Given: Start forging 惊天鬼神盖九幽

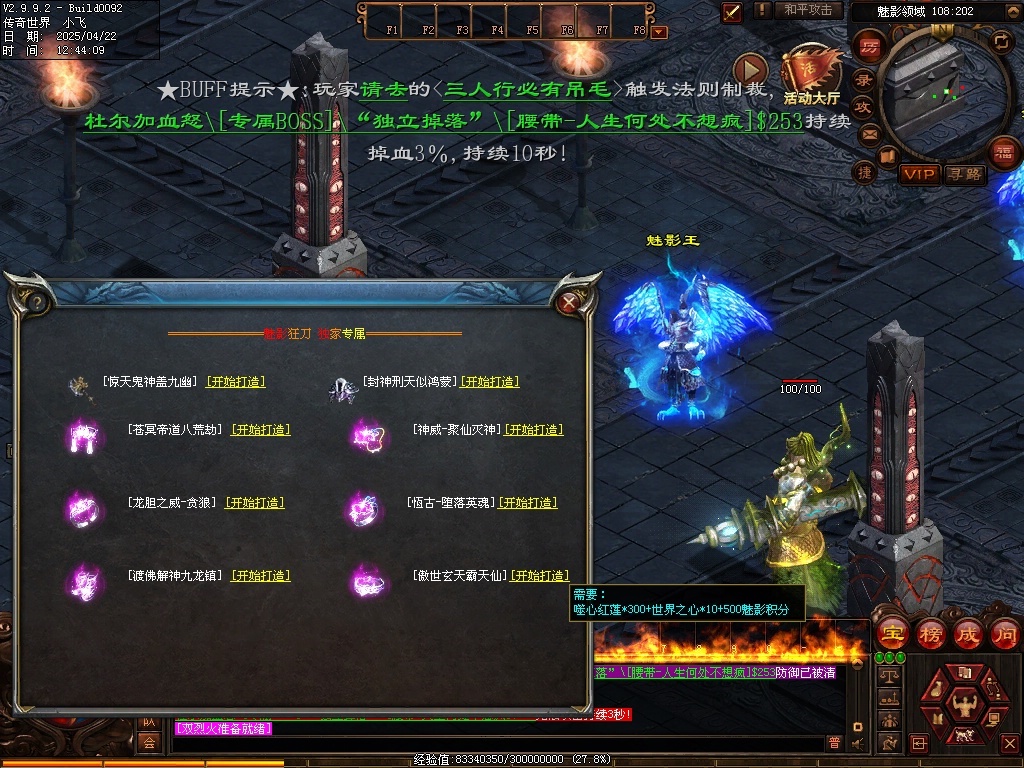Looking at the screenshot, I should coord(236,382).
